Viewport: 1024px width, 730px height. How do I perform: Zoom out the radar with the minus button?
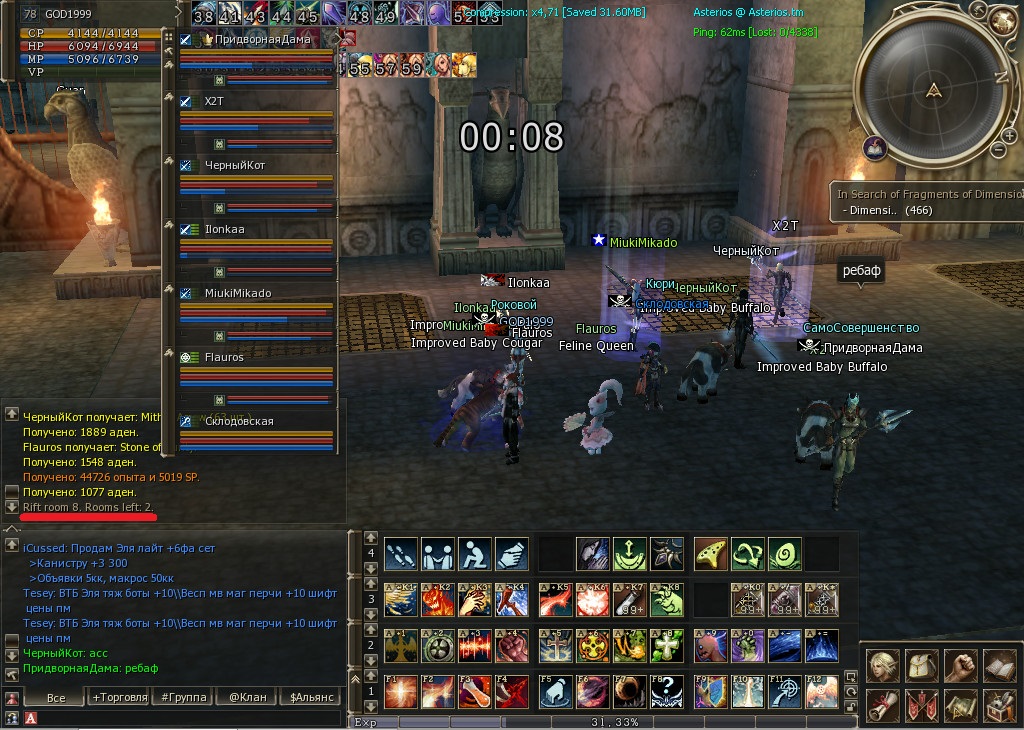click(997, 150)
